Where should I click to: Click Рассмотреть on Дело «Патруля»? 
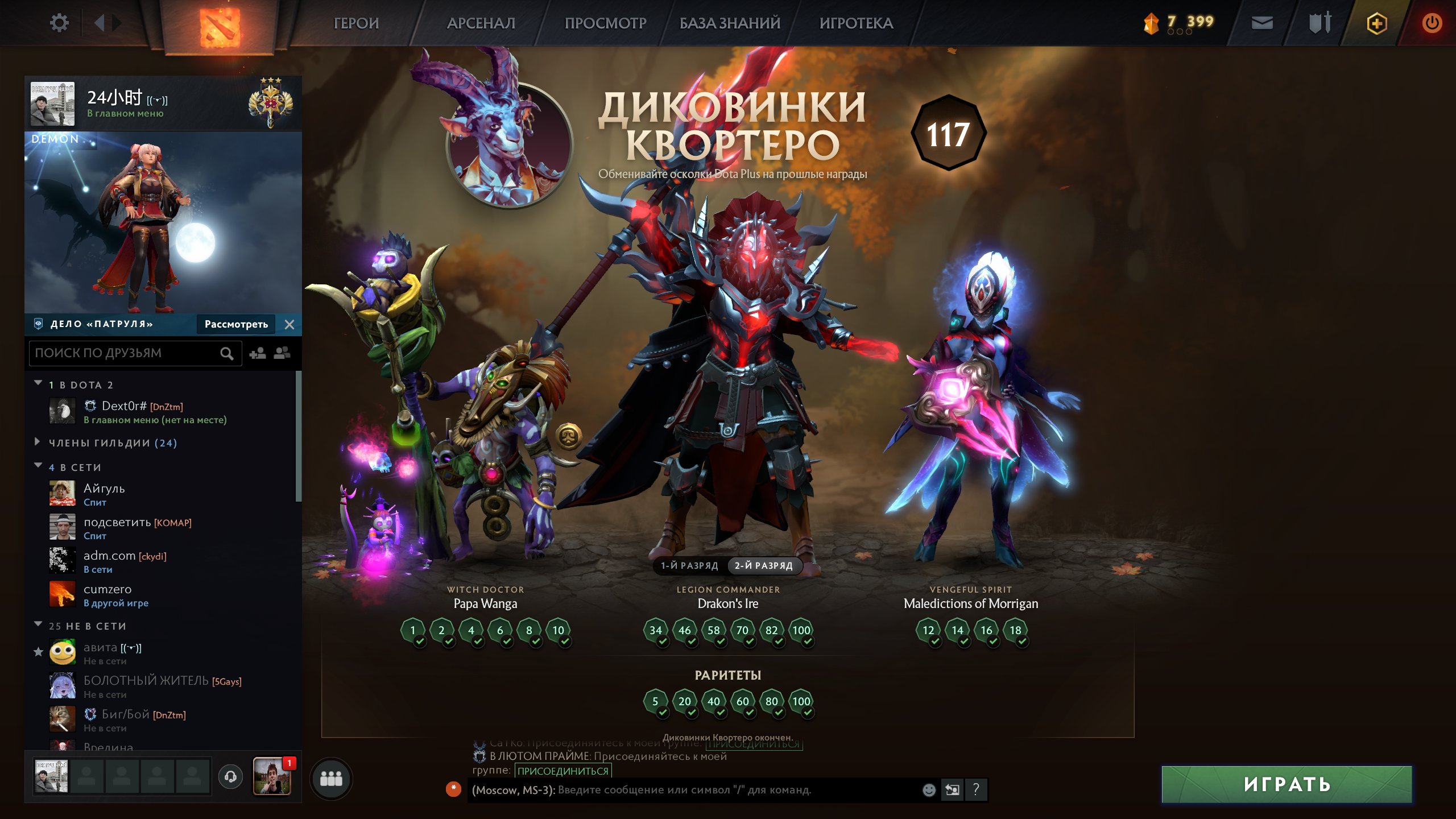pos(235,324)
